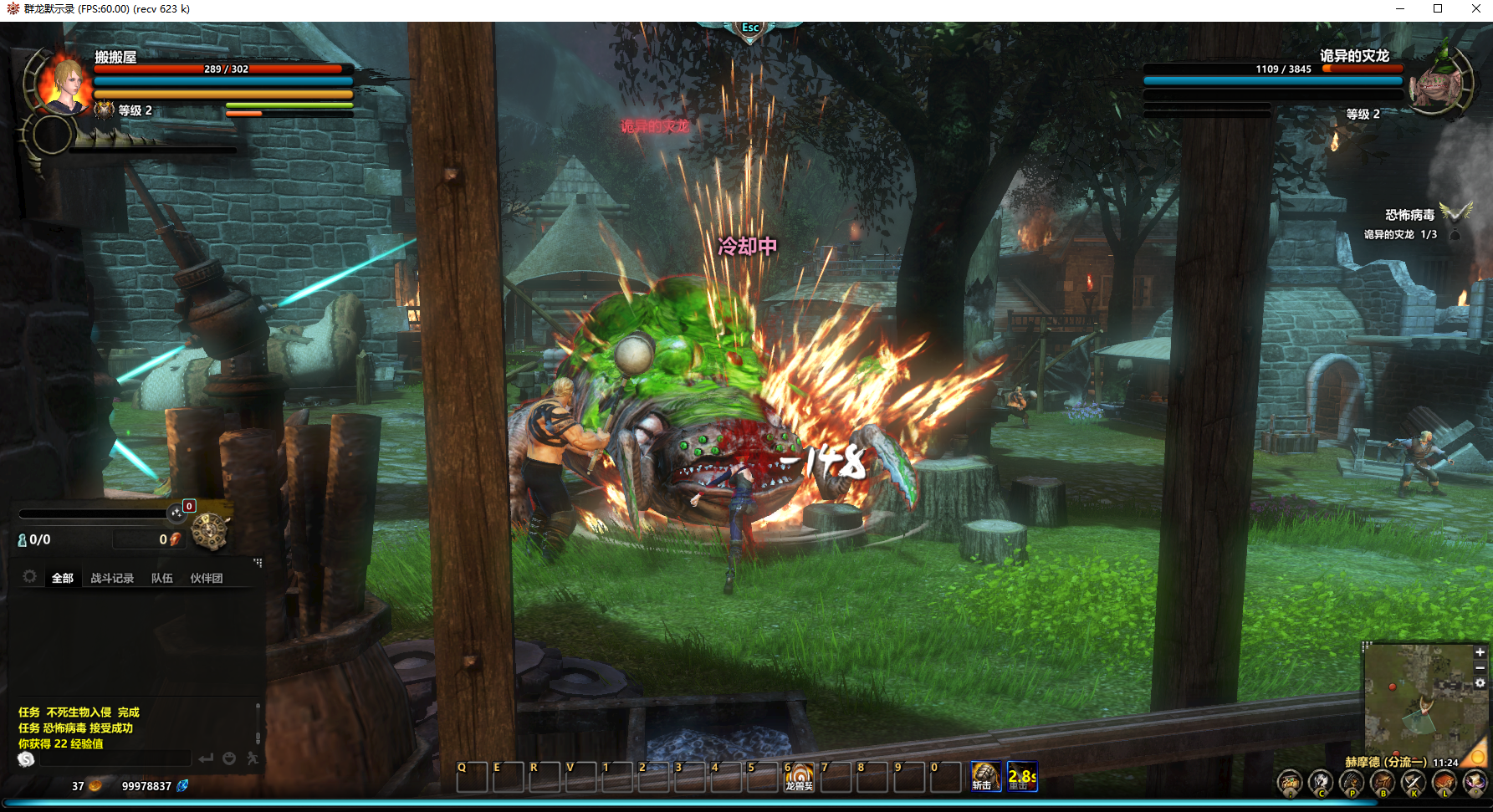Select the 全部 chat tab

click(x=63, y=578)
